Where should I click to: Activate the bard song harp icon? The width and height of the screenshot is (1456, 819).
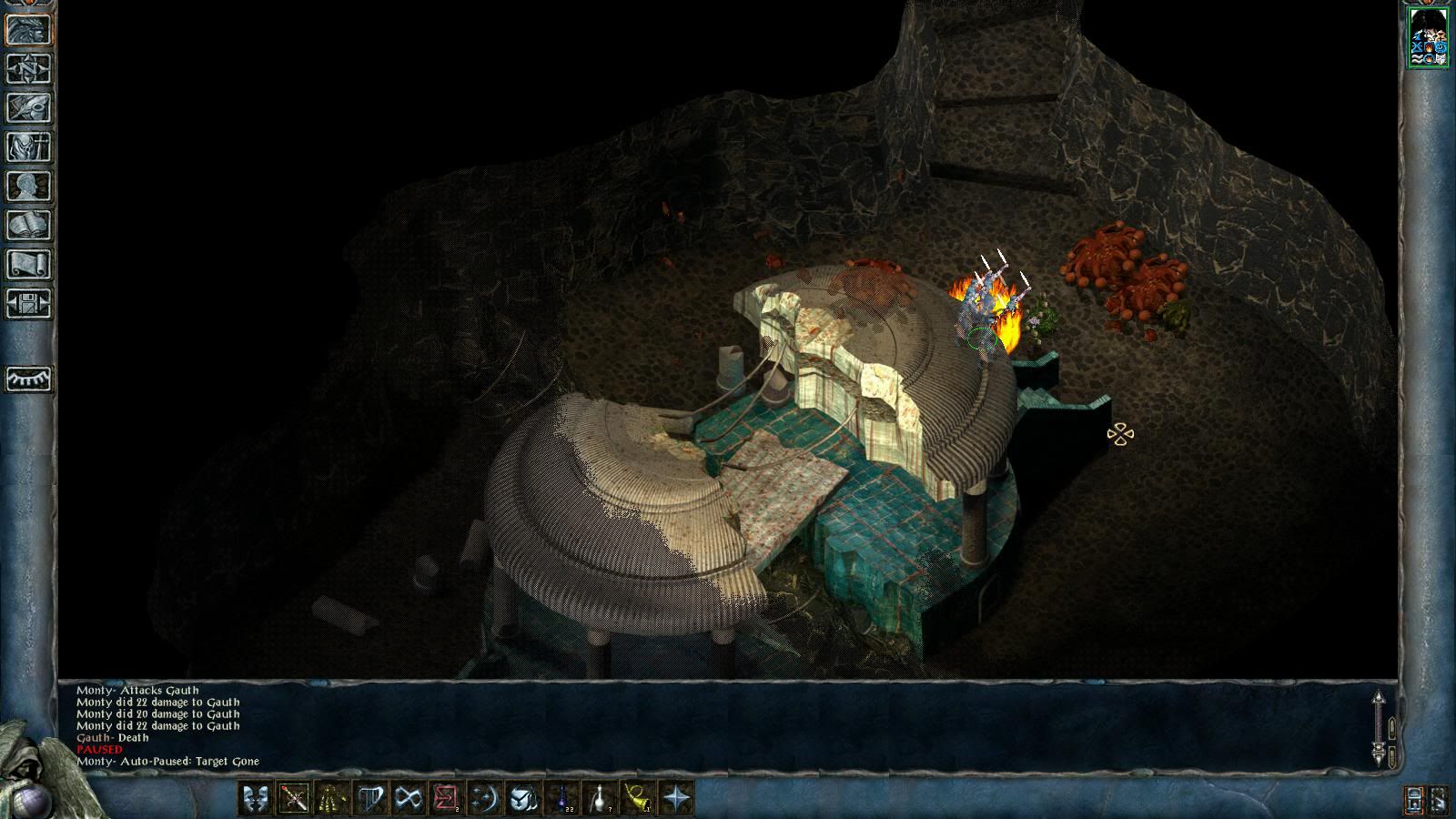click(370, 798)
